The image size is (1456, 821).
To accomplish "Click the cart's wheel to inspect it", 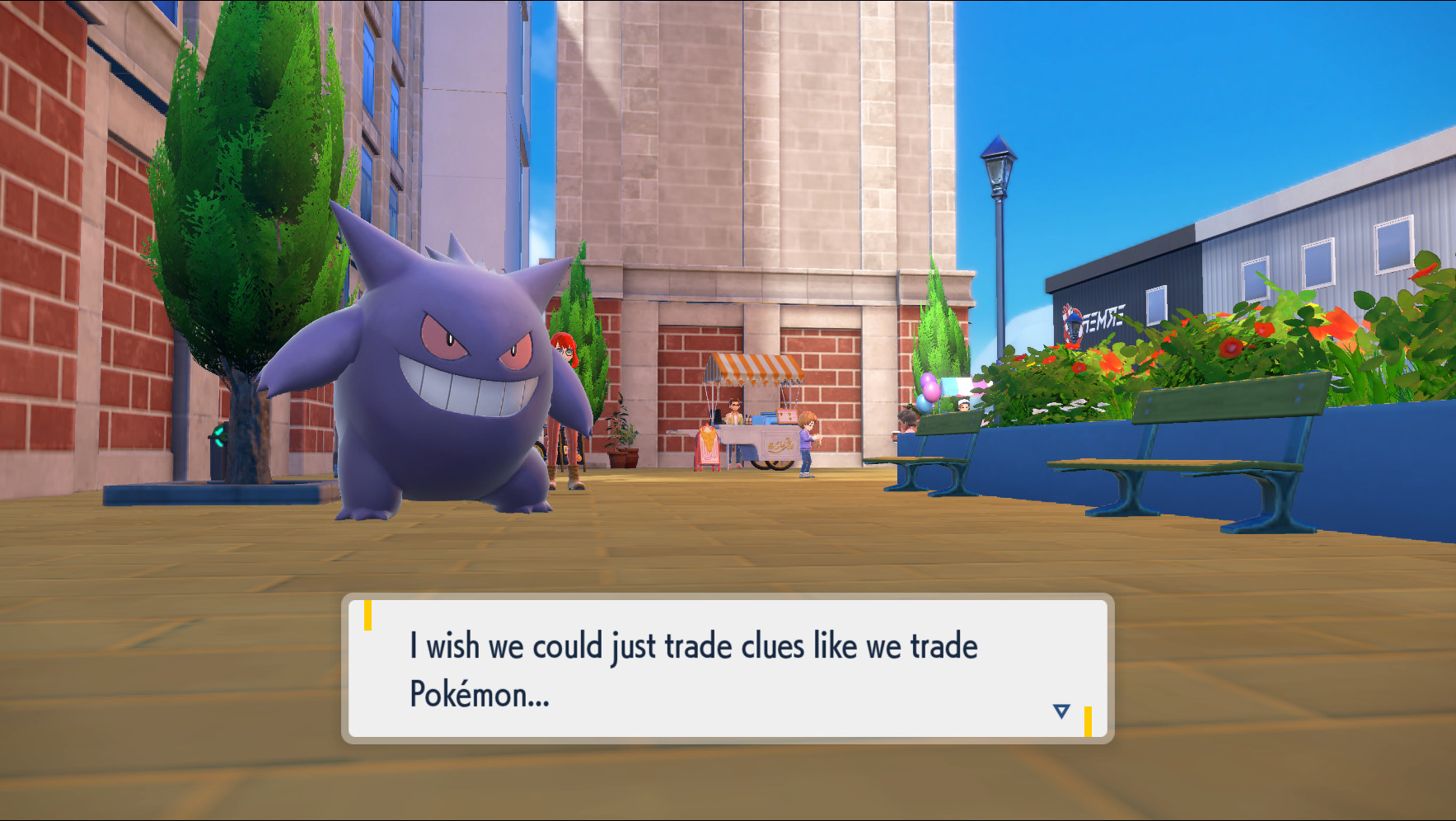I will 773,465.
